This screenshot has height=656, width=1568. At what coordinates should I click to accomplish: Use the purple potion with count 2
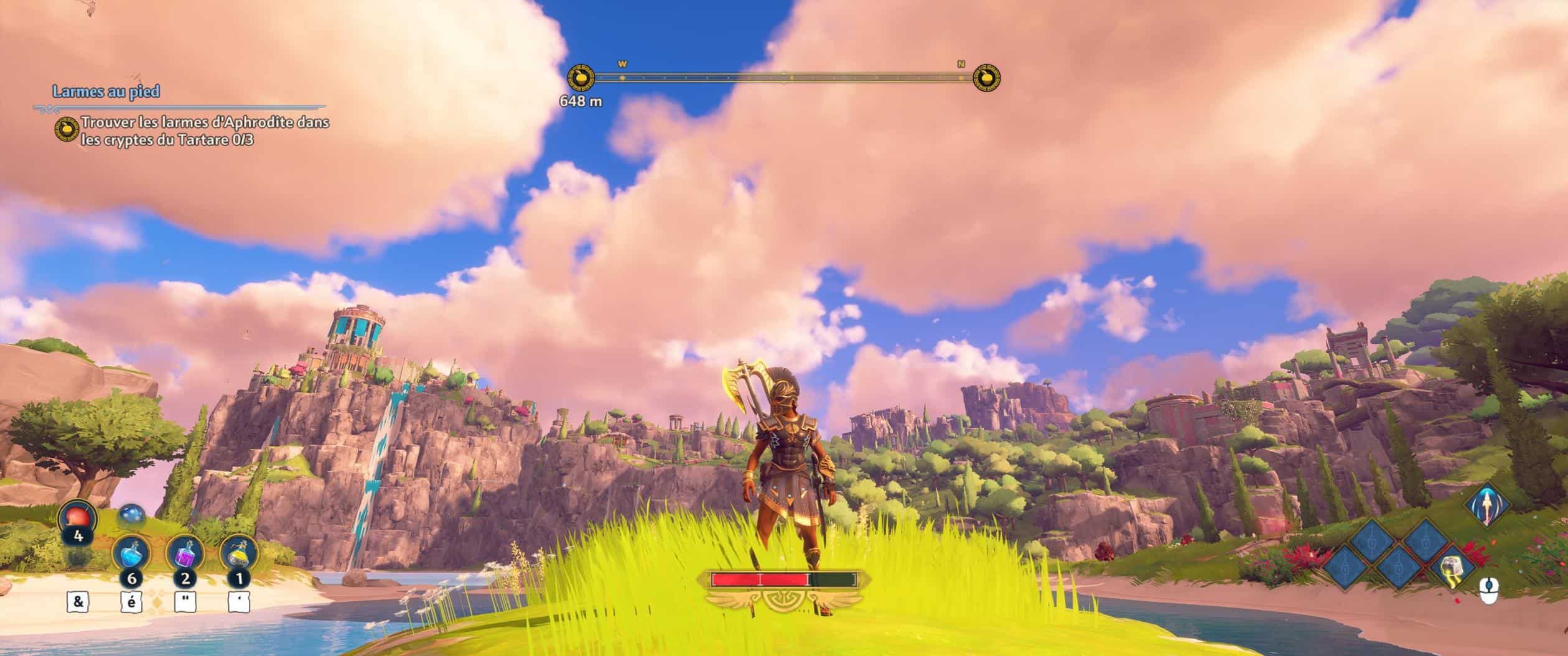[x=185, y=553]
